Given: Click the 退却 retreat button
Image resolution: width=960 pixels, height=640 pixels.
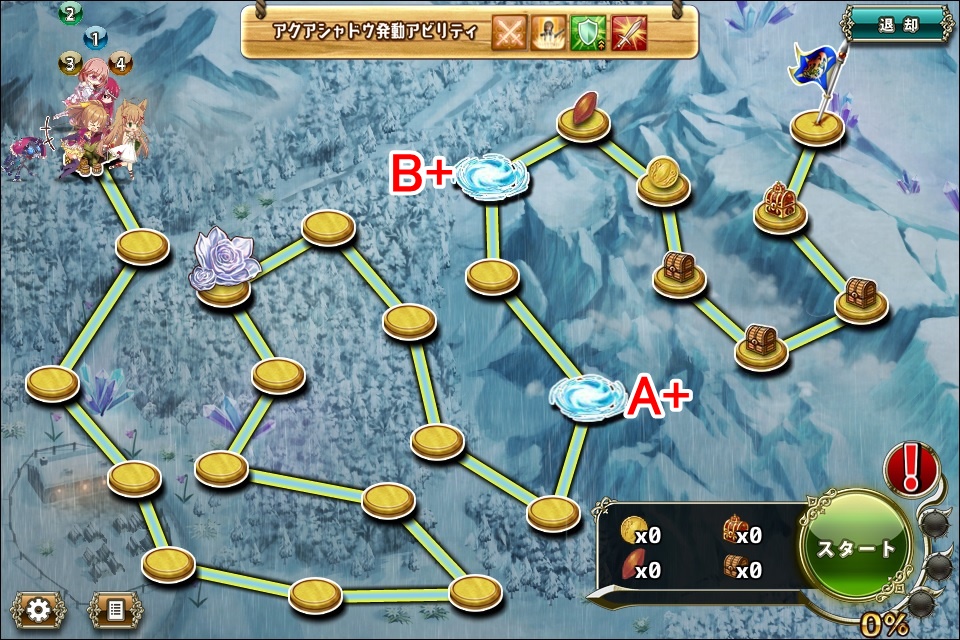Looking at the screenshot, I should coord(897,23).
